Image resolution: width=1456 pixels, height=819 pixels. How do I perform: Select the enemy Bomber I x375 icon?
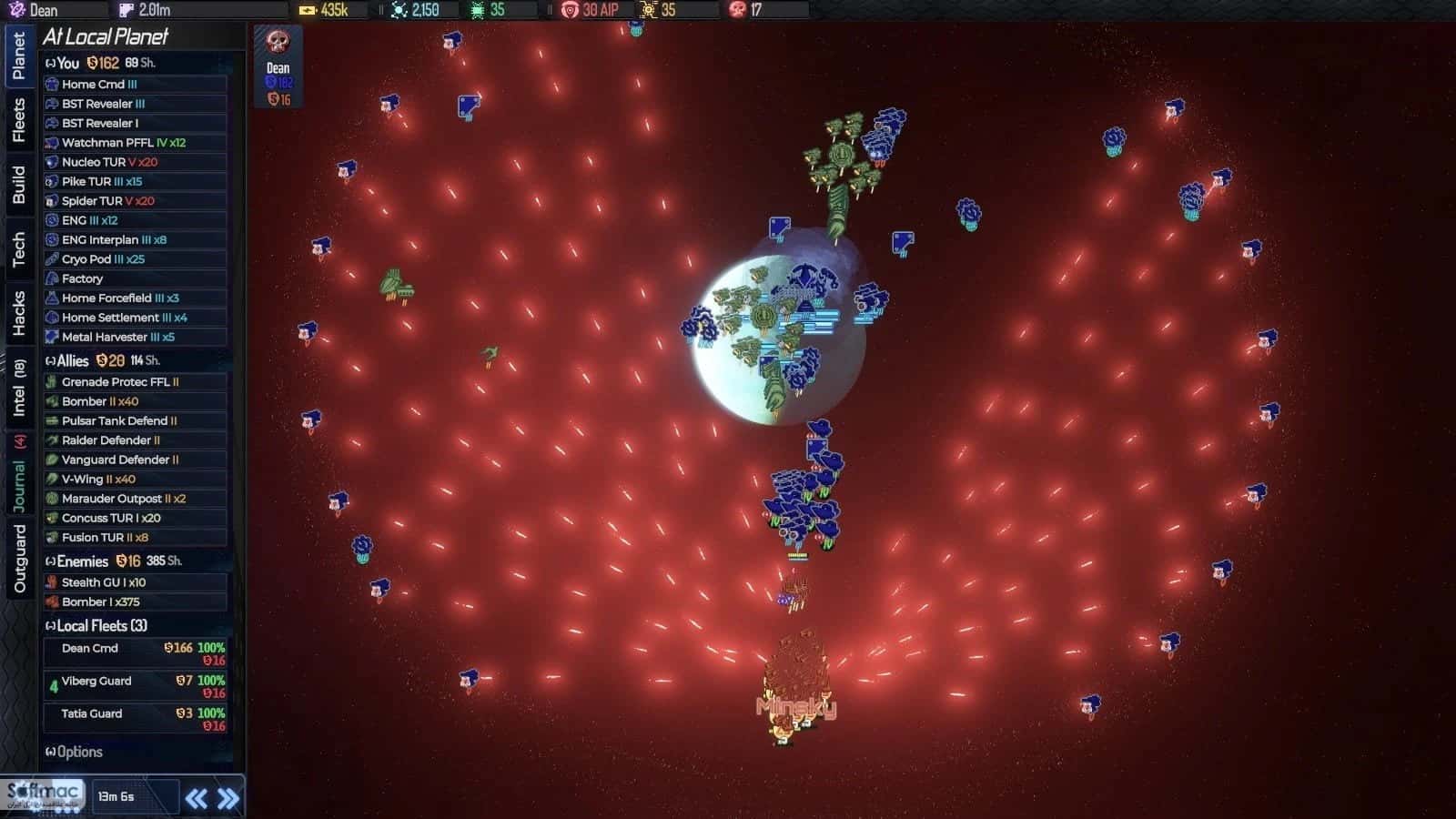point(53,602)
